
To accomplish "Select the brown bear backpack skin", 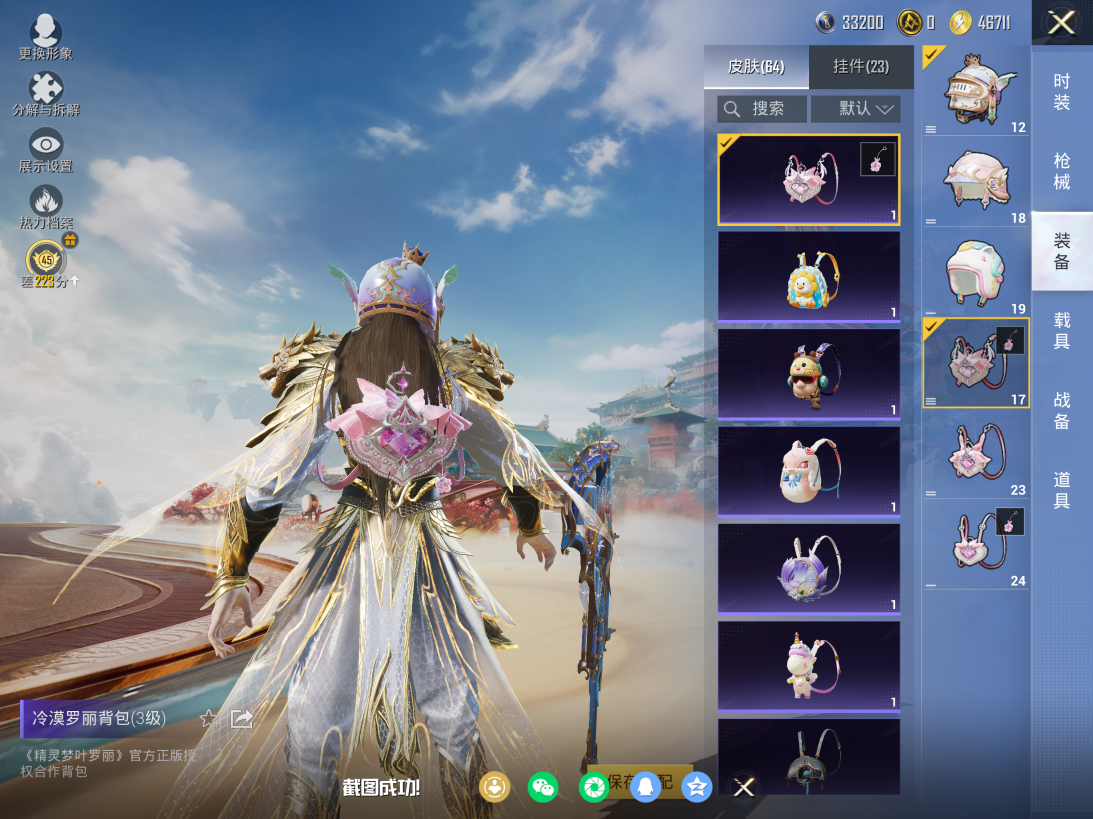I will pos(809,374).
